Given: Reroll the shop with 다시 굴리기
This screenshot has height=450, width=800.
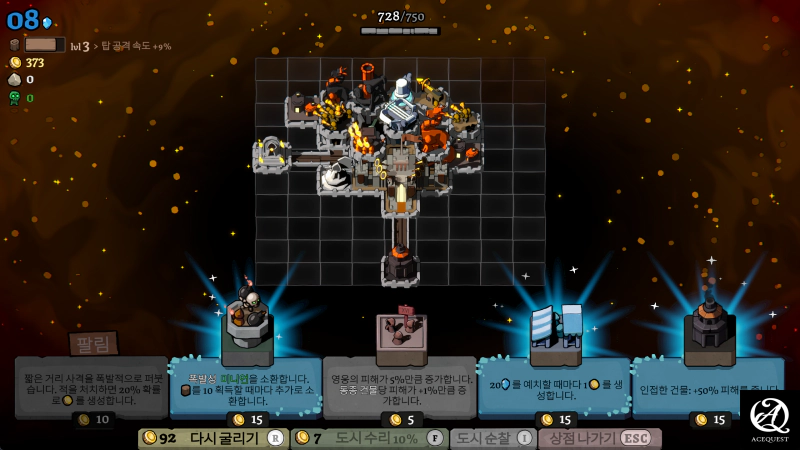Looking at the screenshot, I should coord(213,438).
